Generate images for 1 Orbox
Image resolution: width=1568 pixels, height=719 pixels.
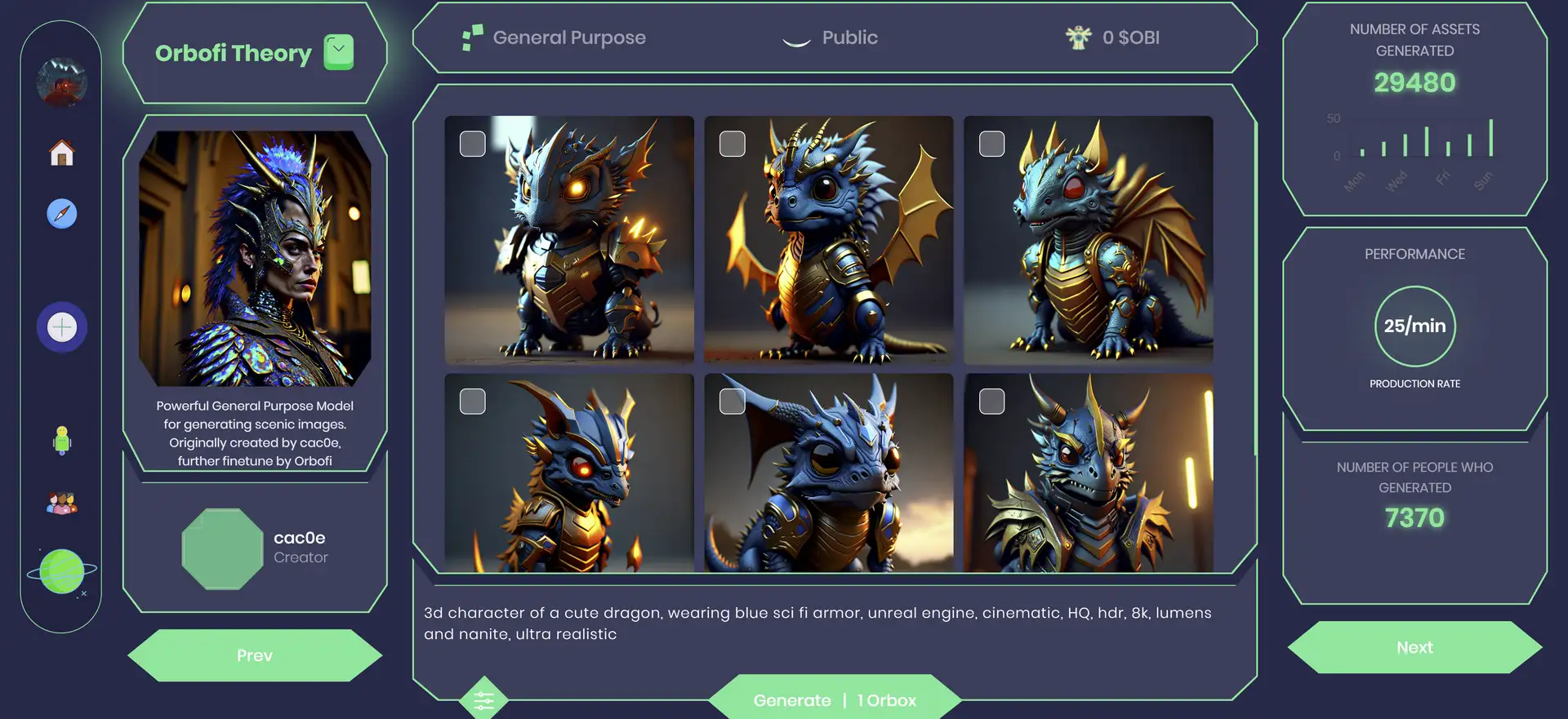(834, 699)
